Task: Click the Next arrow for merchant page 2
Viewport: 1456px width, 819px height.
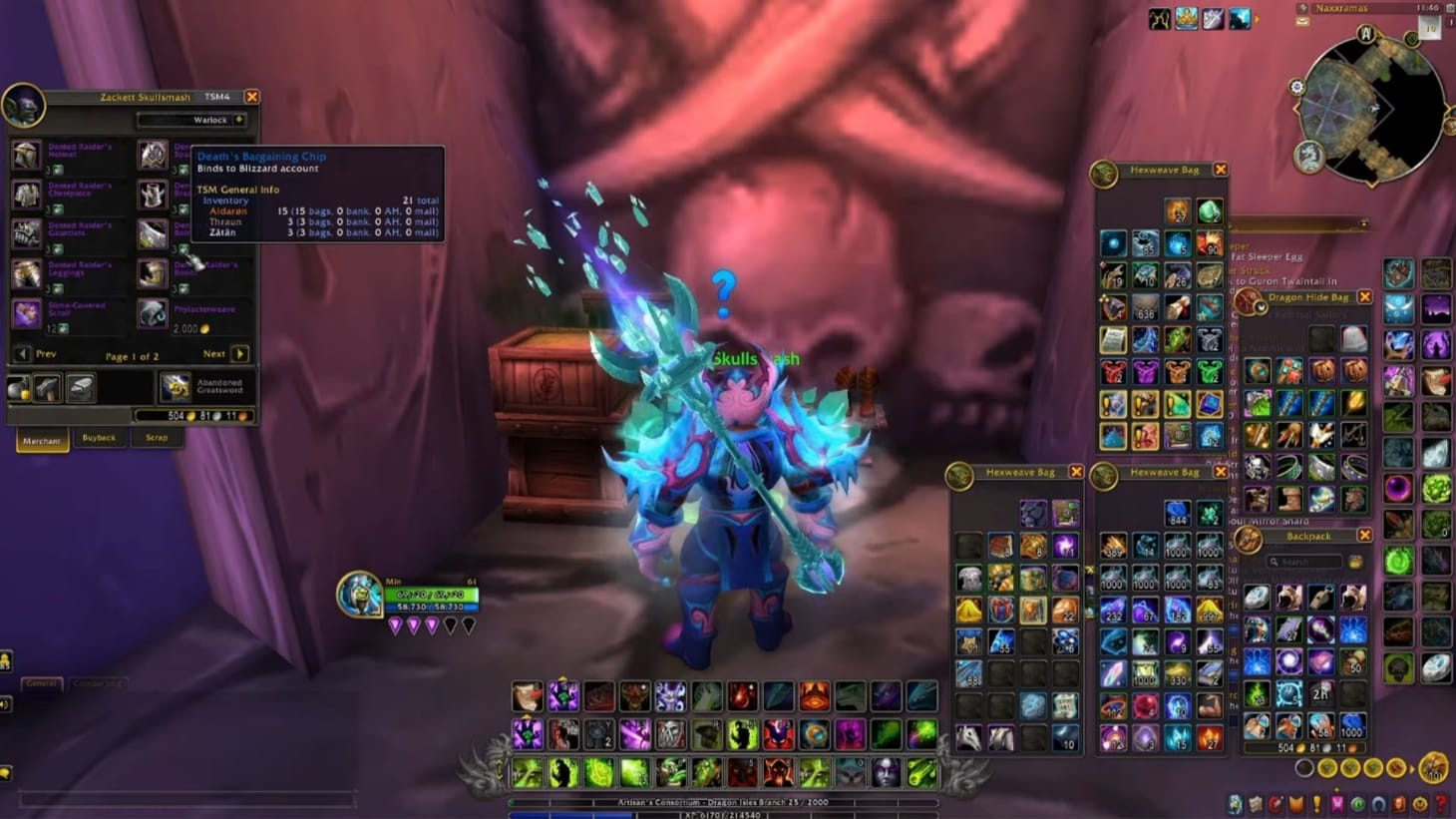Action: [x=239, y=354]
